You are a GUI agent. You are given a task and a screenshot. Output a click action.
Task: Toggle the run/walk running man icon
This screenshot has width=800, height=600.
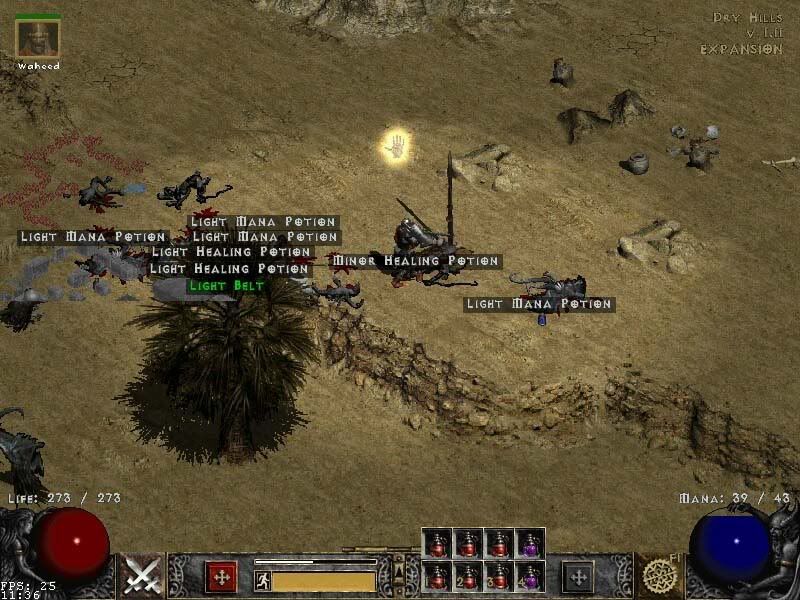263,580
